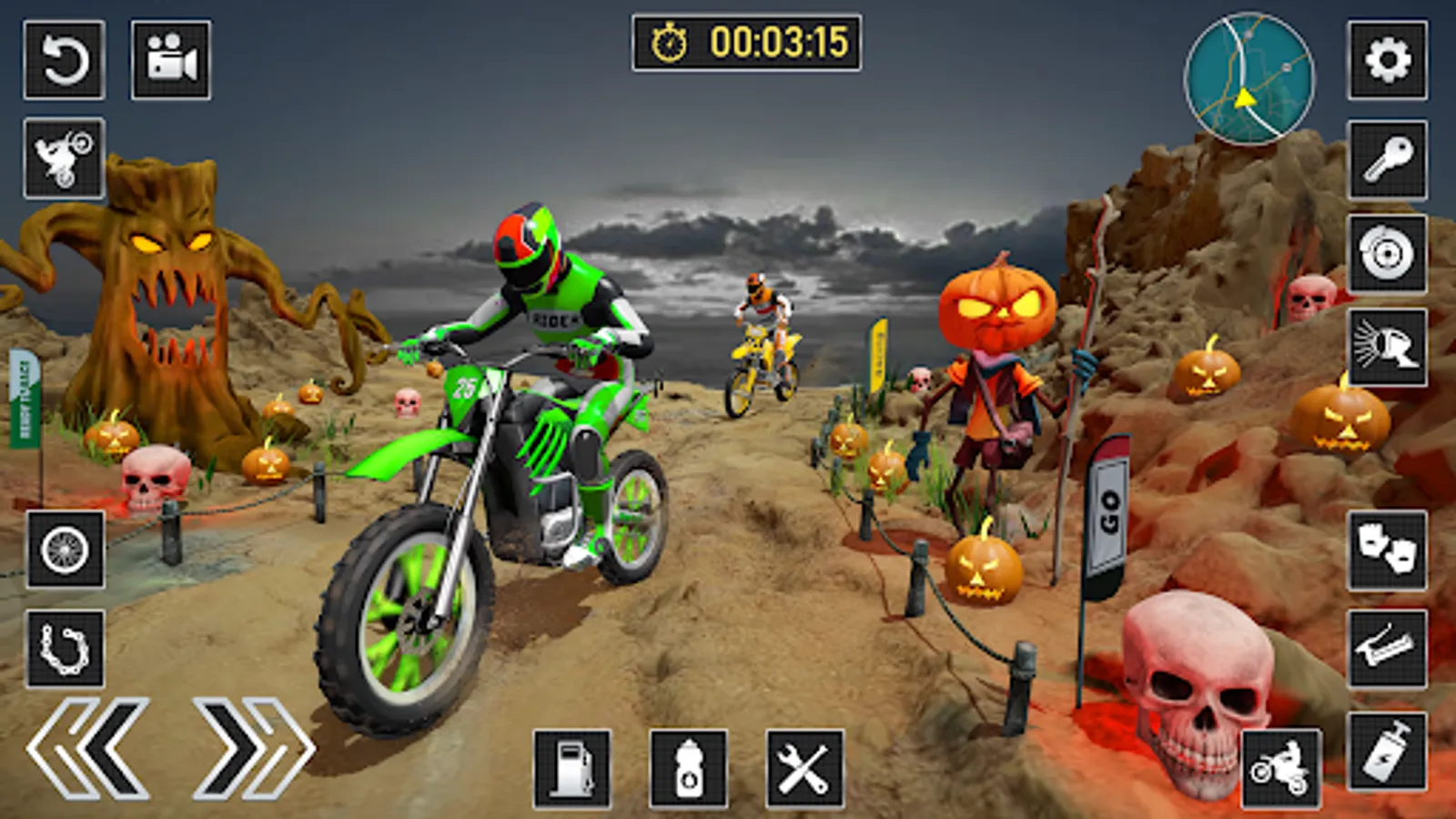The image size is (1456, 819).
Task: Select the nitro spray can icon
Action: [1387, 748]
